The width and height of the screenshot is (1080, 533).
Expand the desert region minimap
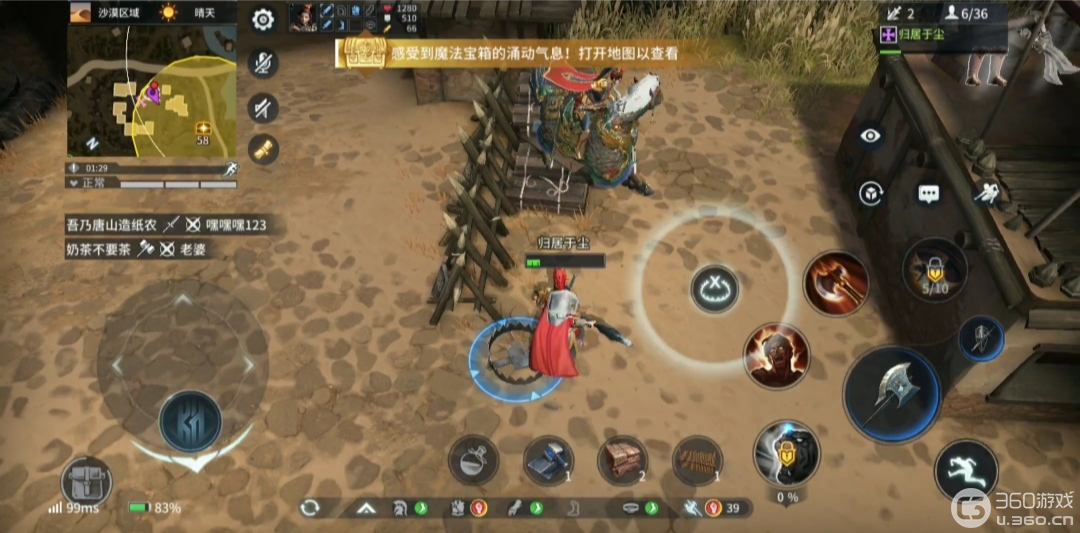pos(151,91)
